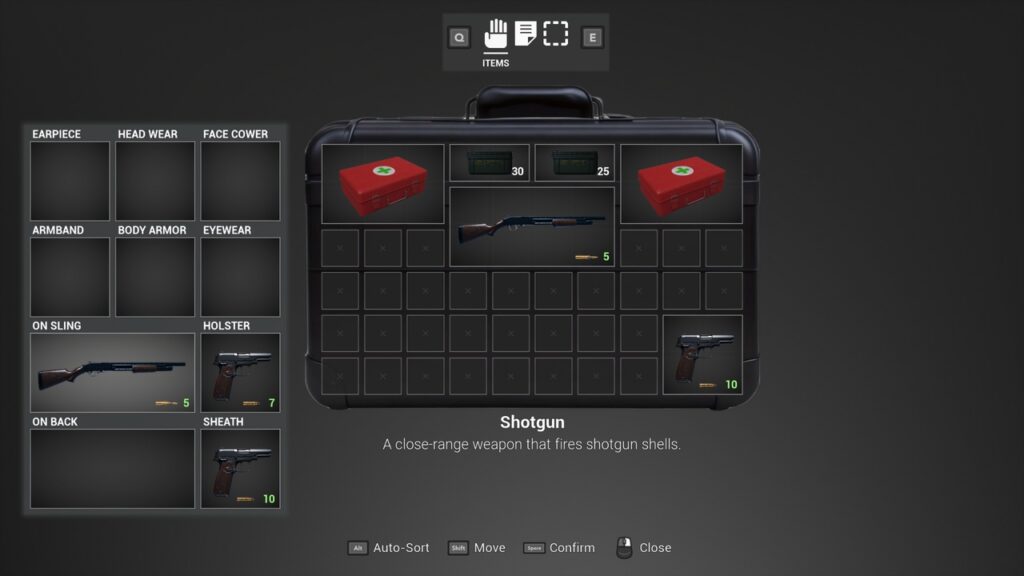Select the shotgun in the On Sling slot

[x=112, y=373]
